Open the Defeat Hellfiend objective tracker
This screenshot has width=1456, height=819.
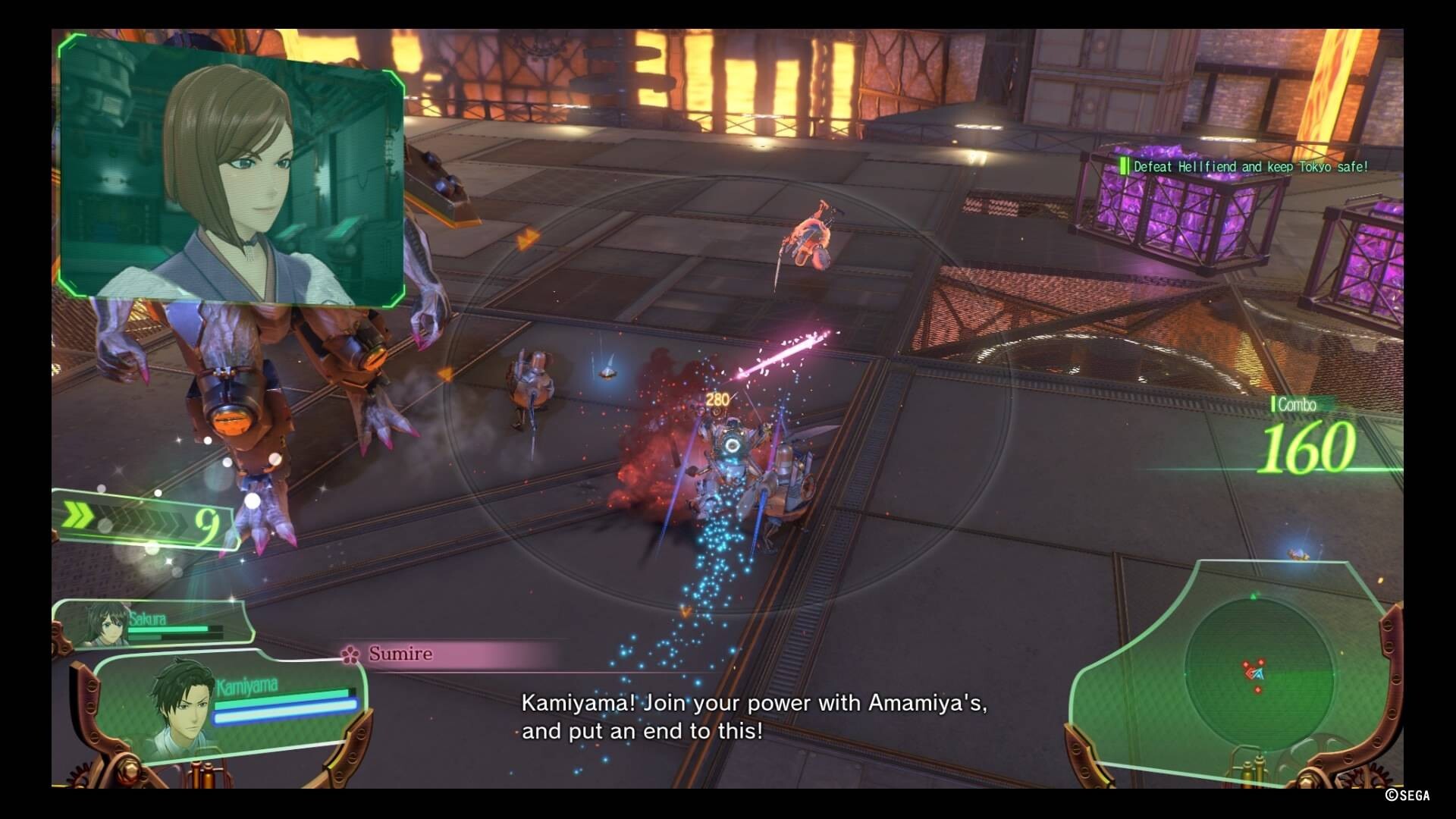pyautogui.click(x=1248, y=167)
